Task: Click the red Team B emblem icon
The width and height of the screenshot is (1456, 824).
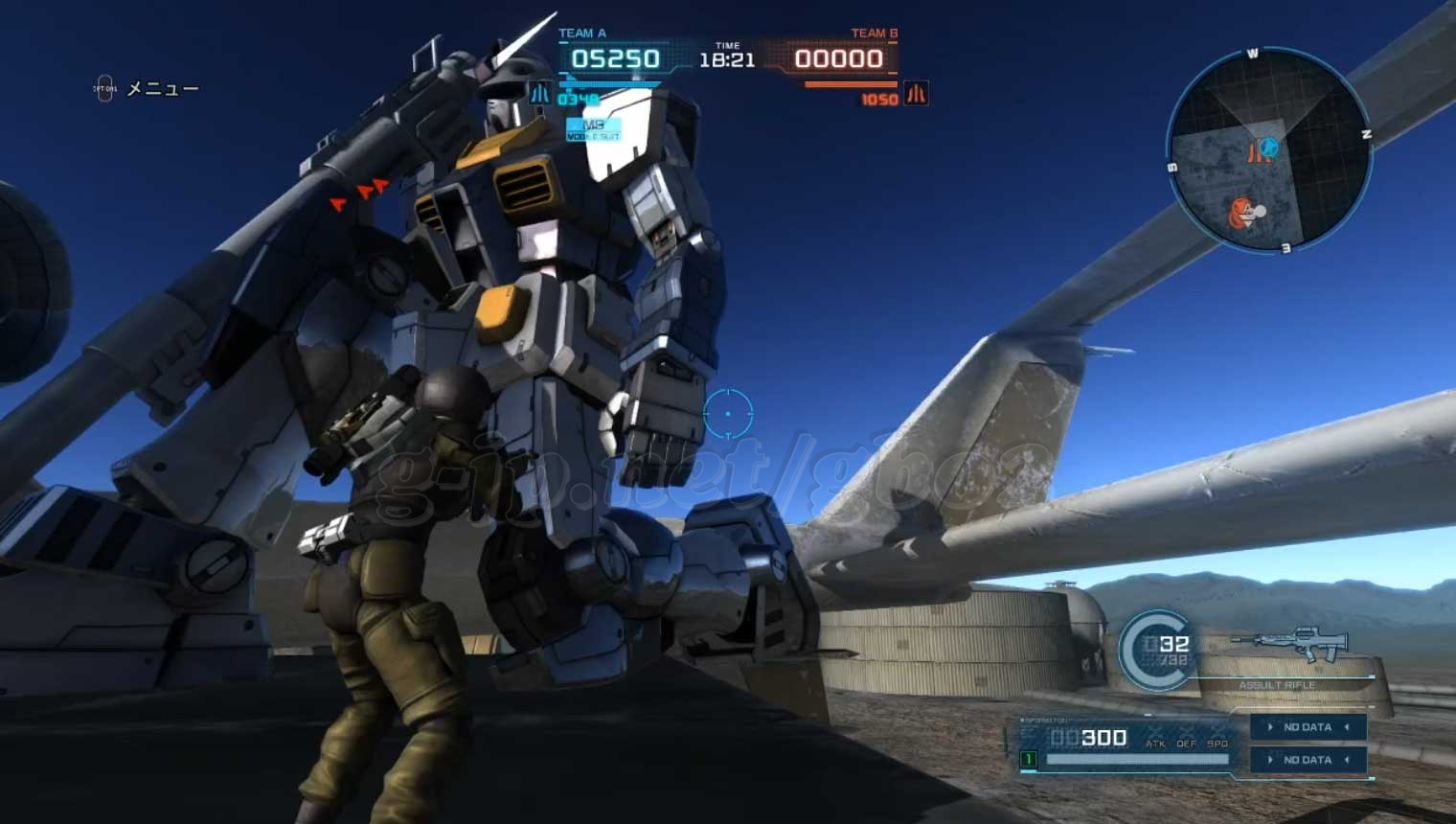Action: pyautogui.click(x=916, y=94)
